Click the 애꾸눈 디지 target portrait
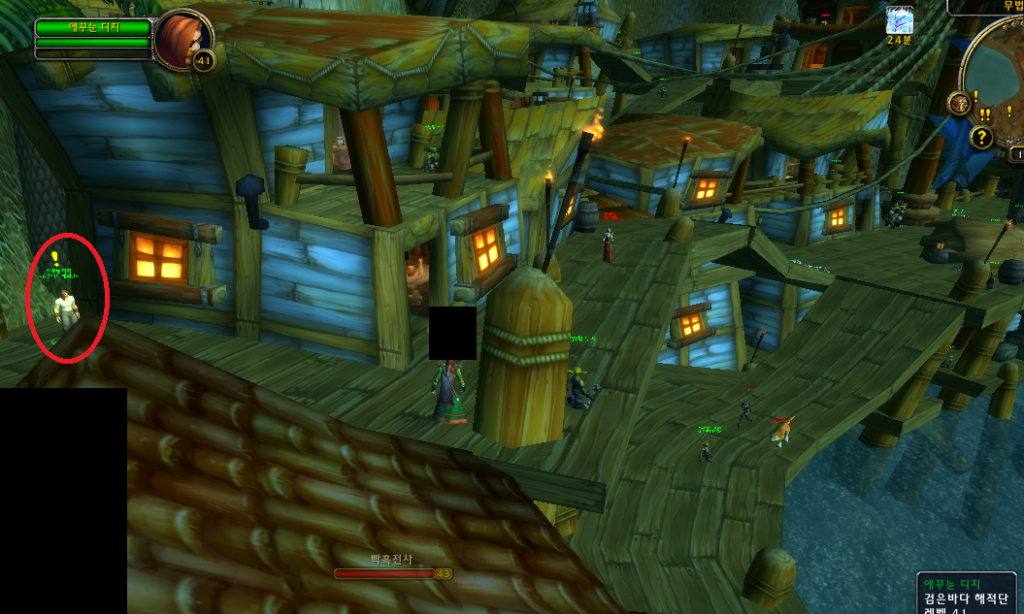1024x614 pixels. point(181,39)
